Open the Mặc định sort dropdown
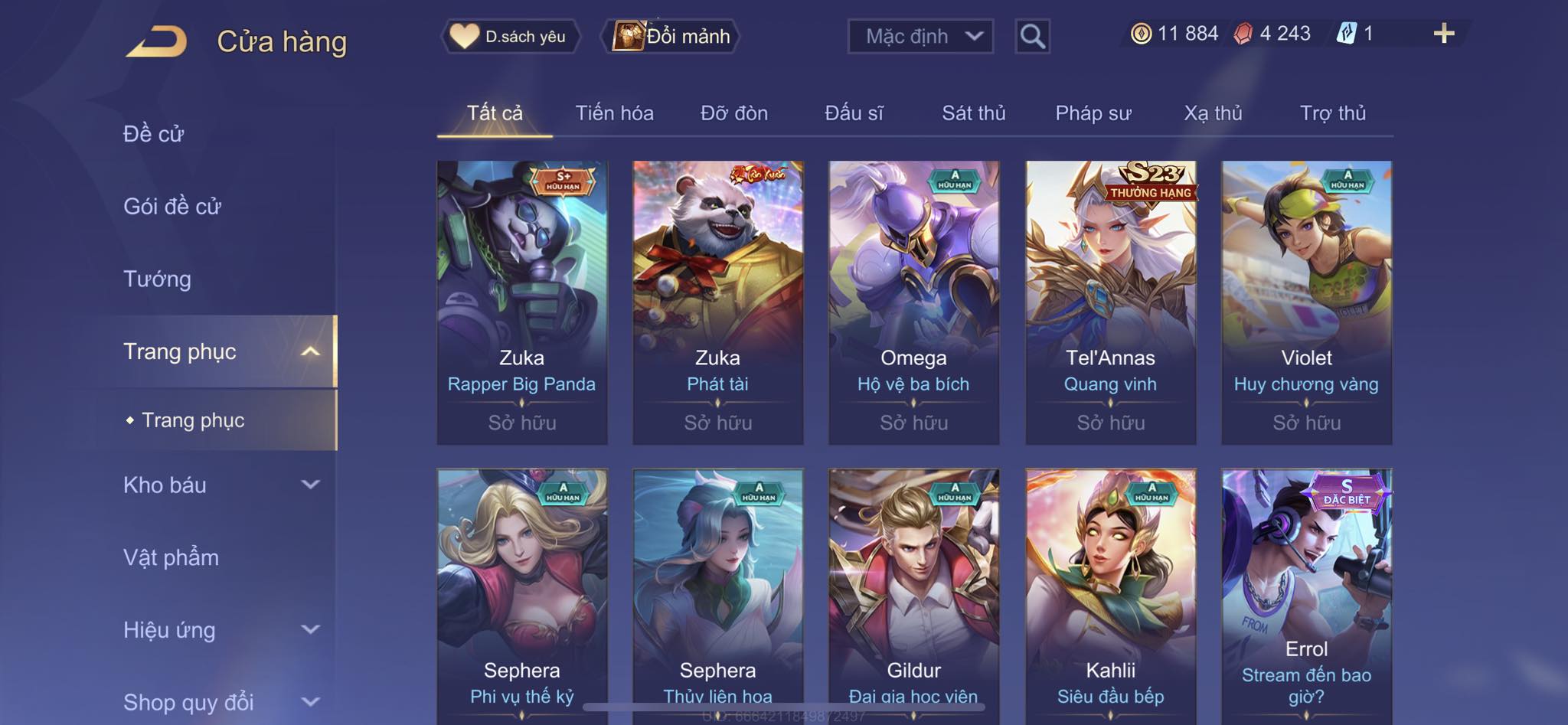 click(920, 36)
